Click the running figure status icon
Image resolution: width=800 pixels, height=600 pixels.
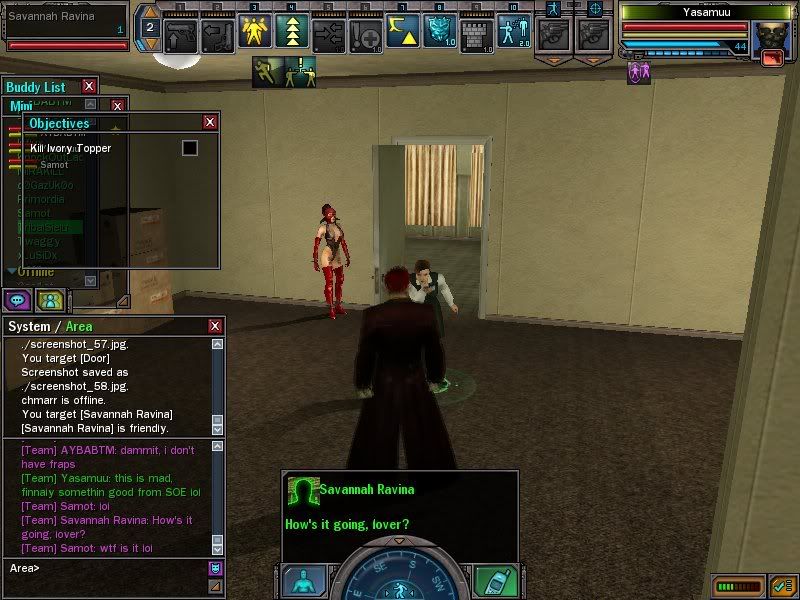click(x=267, y=71)
